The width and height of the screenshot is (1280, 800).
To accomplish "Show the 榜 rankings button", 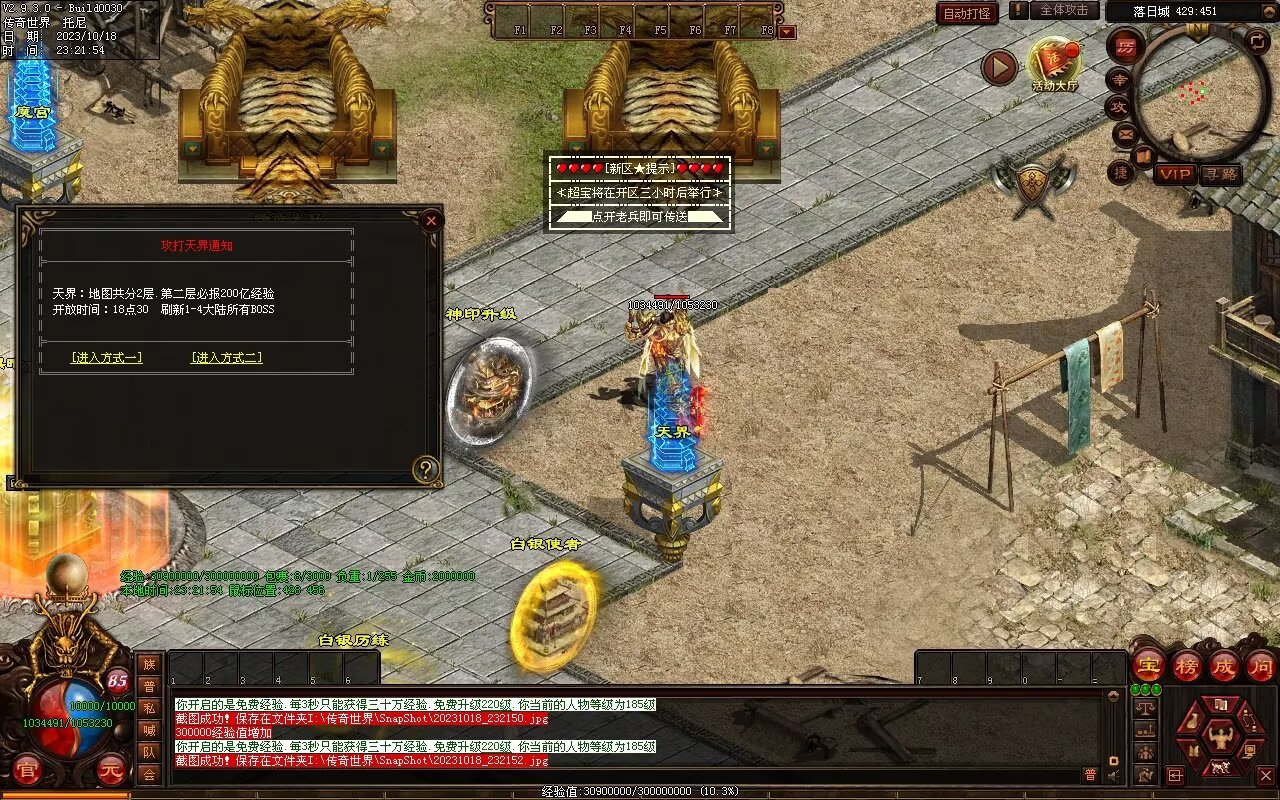I will (1186, 665).
